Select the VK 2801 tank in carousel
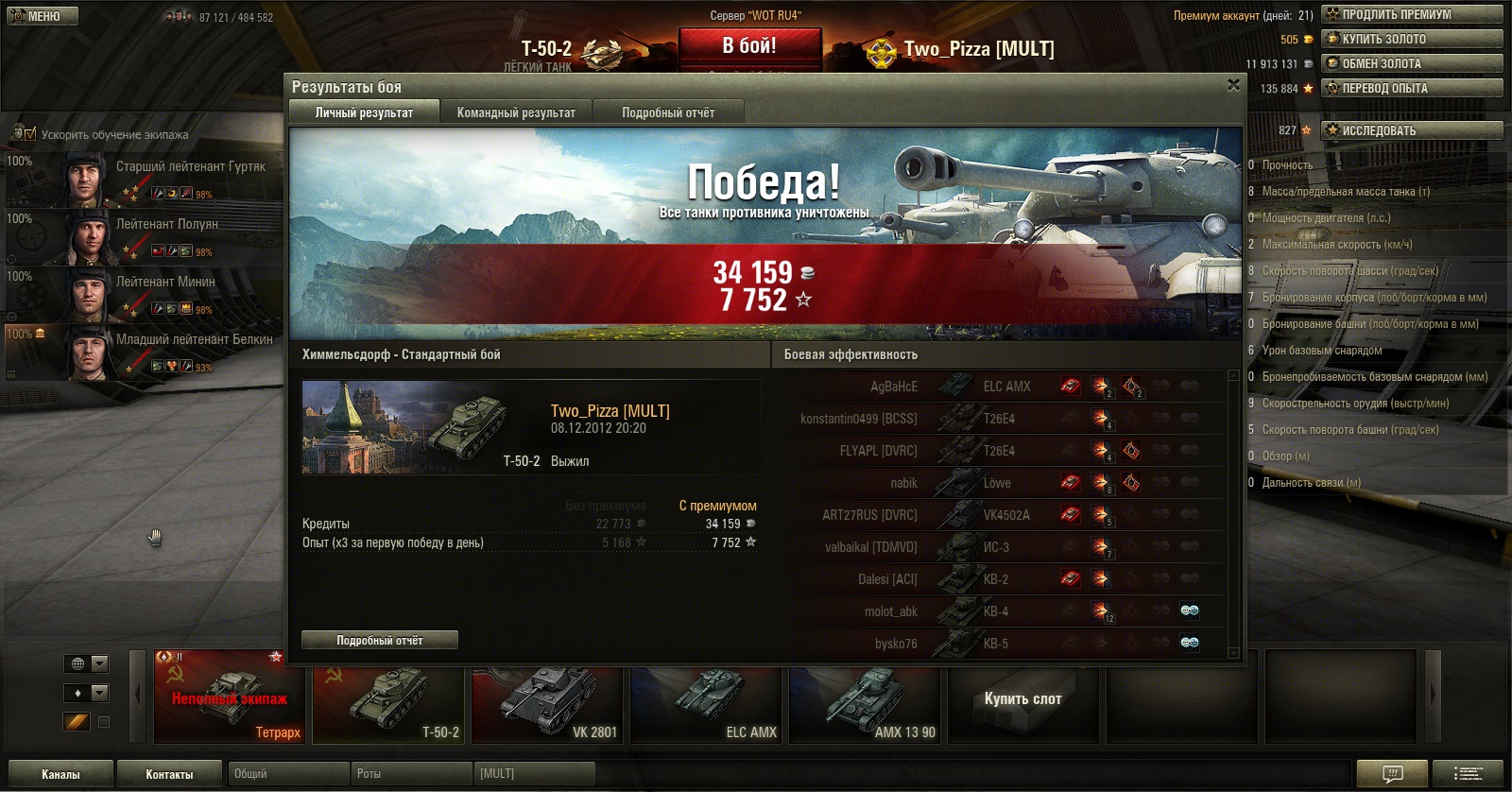Screen dimensions: 1512x792 click(547, 704)
